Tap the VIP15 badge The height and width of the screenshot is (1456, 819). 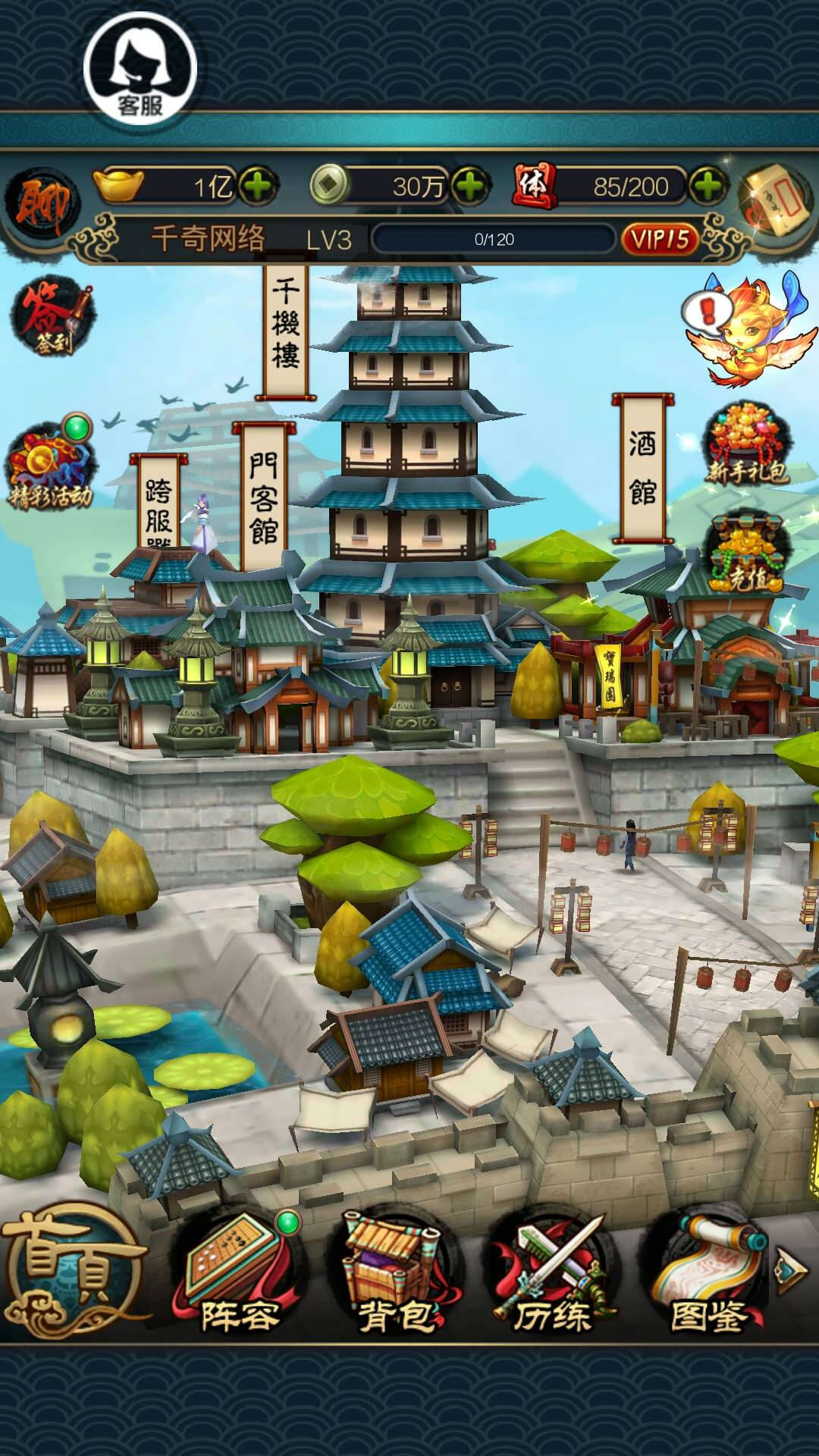click(660, 239)
